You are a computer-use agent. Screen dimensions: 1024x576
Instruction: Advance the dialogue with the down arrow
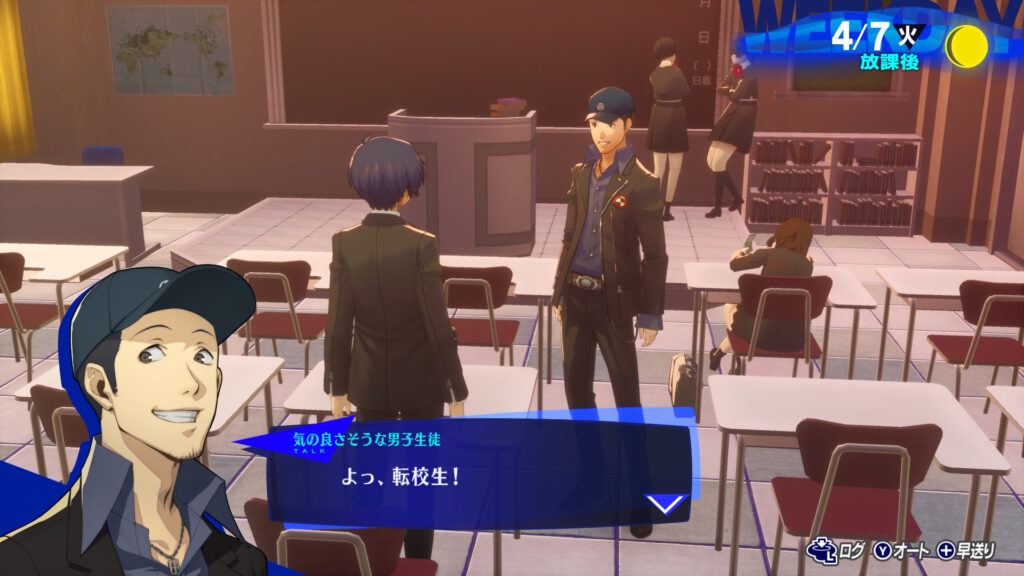click(667, 503)
